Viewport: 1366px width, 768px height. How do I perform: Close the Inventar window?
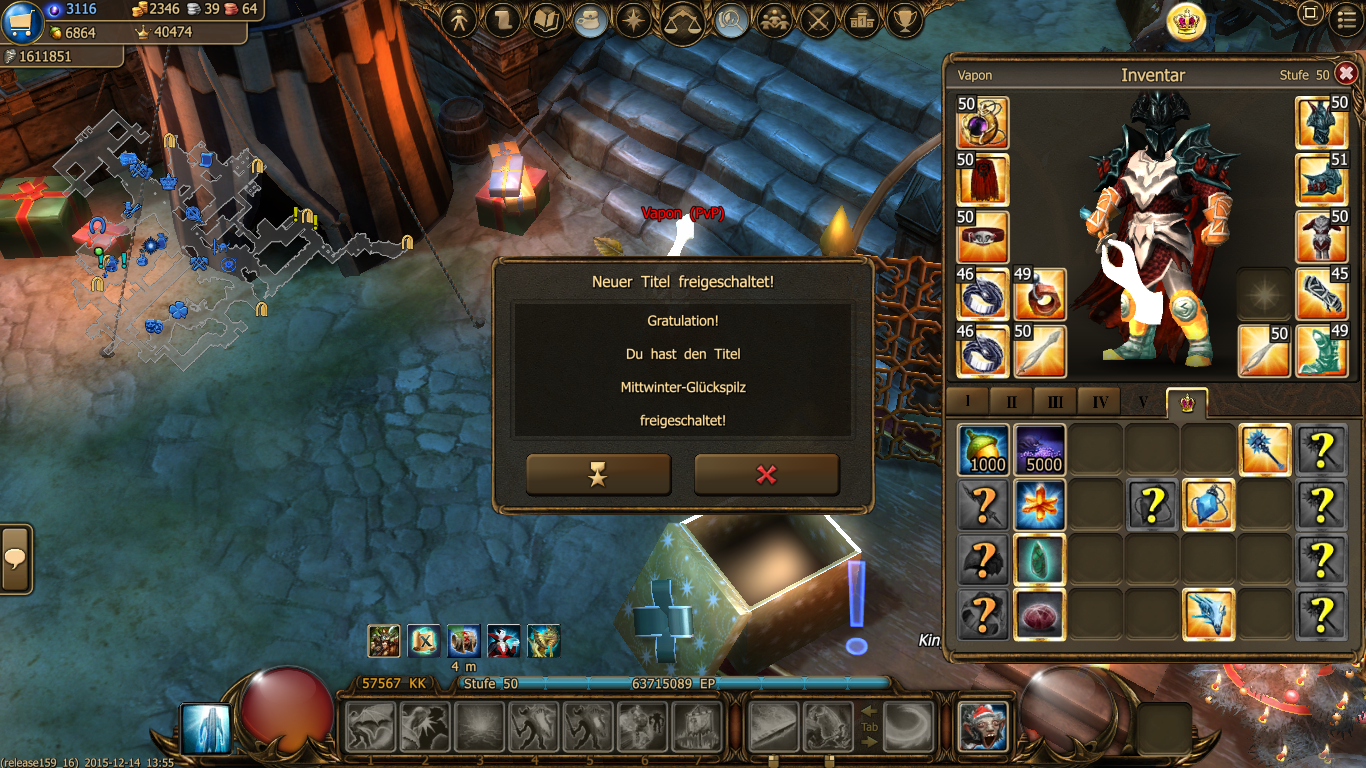[x=1345, y=73]
